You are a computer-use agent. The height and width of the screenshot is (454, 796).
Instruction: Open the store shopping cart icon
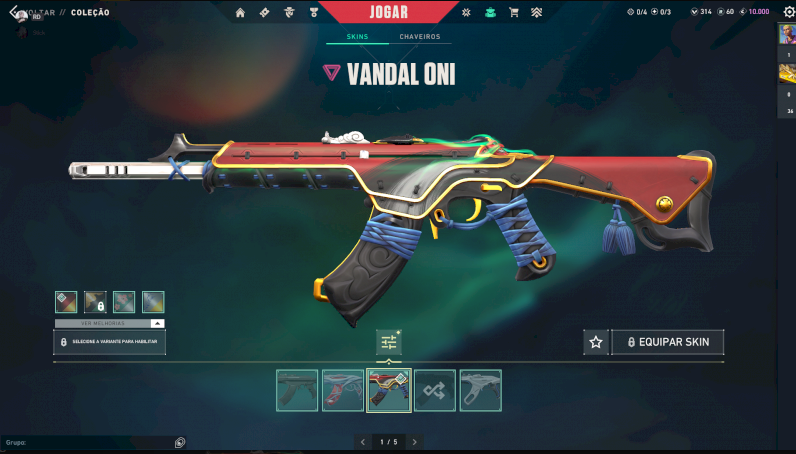pos(514,13)
